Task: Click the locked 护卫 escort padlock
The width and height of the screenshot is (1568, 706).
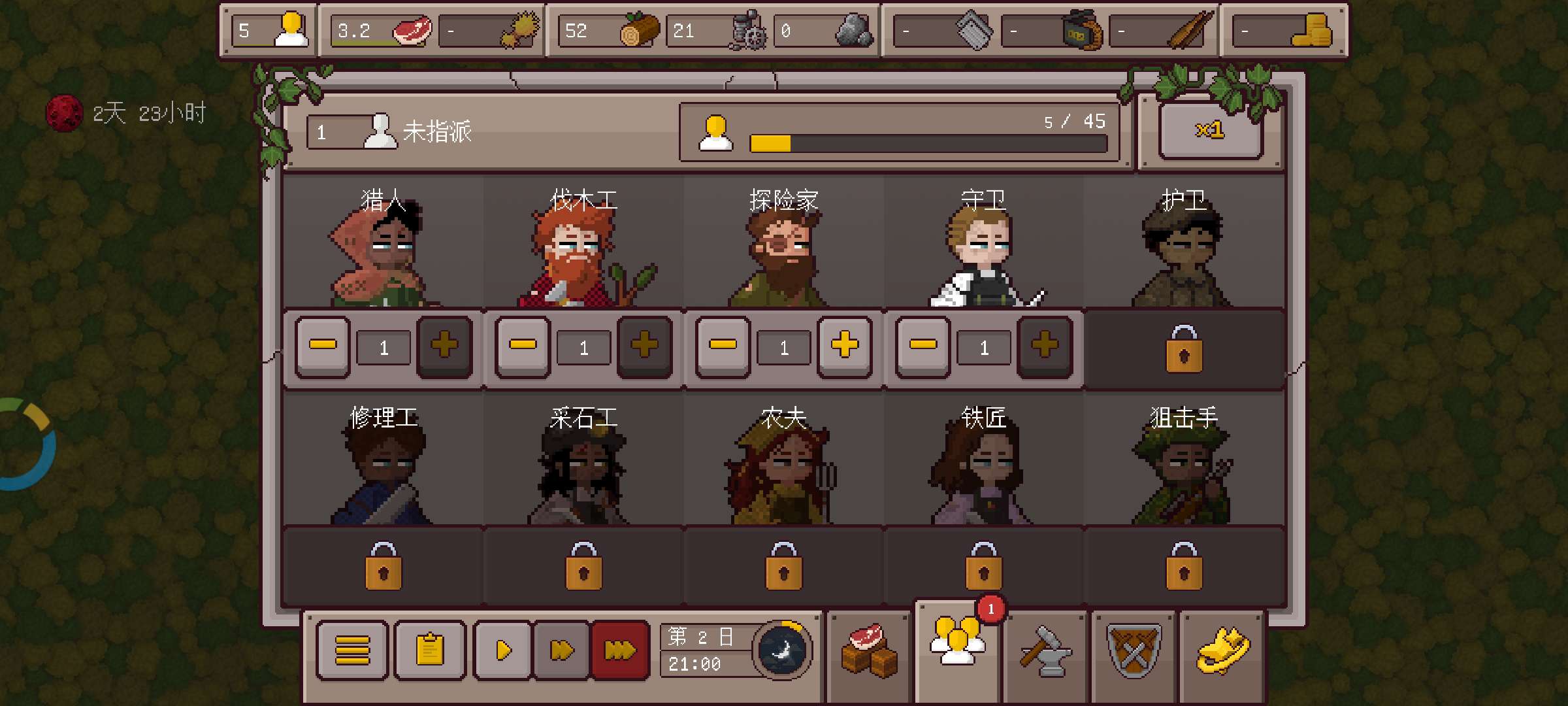Action: coord(1184,350)
